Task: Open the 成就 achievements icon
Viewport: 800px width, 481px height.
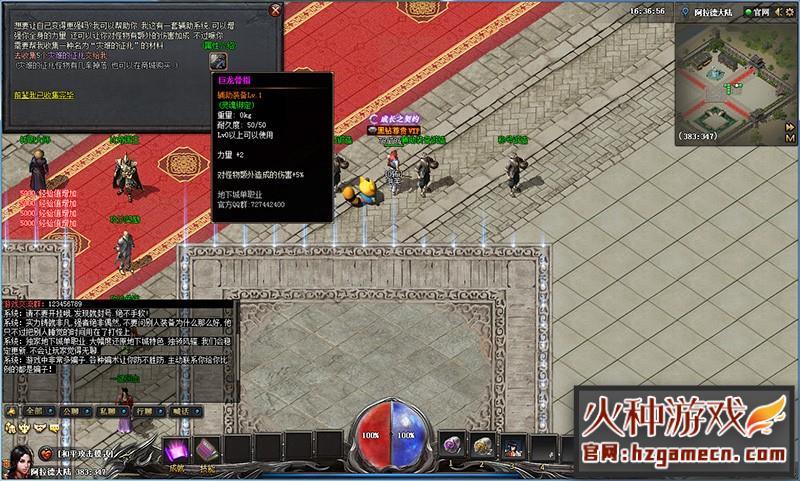Action: pos(177,450)
